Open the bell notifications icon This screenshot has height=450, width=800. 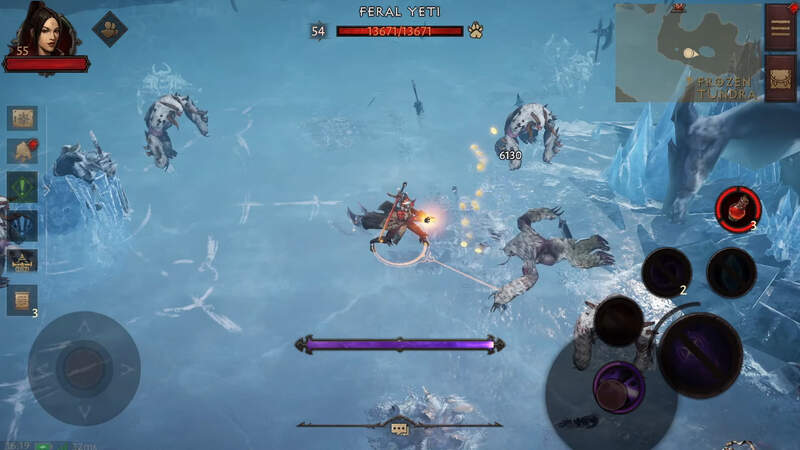22,152
